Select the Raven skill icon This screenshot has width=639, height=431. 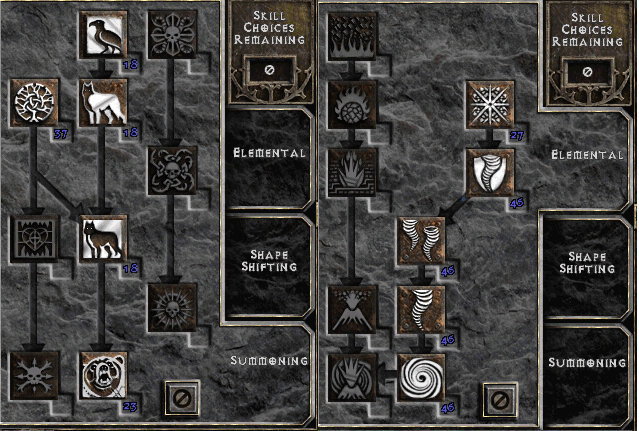[102, 36]
